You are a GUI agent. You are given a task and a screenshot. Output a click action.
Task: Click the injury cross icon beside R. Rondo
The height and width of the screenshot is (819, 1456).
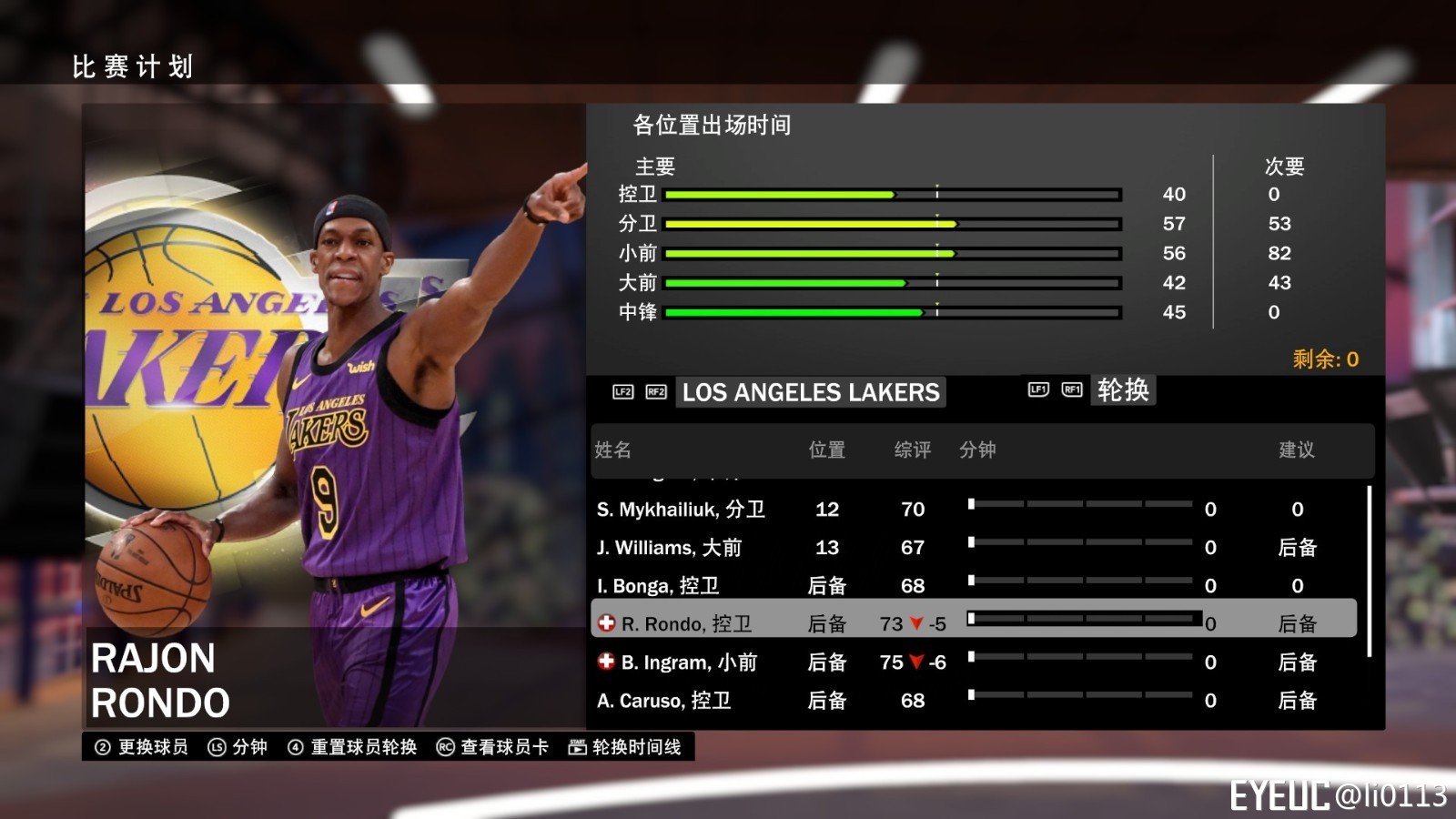(x=604, y=623)
